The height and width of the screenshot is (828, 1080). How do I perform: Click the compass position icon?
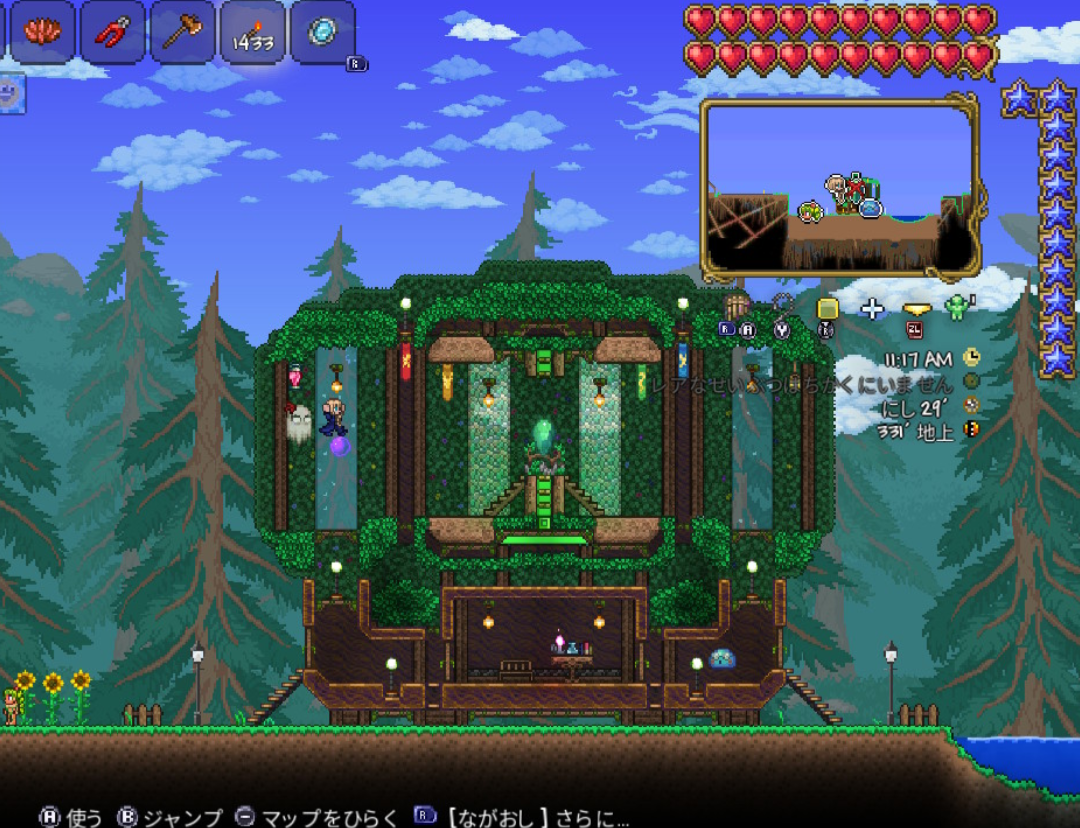click(971, 406)
